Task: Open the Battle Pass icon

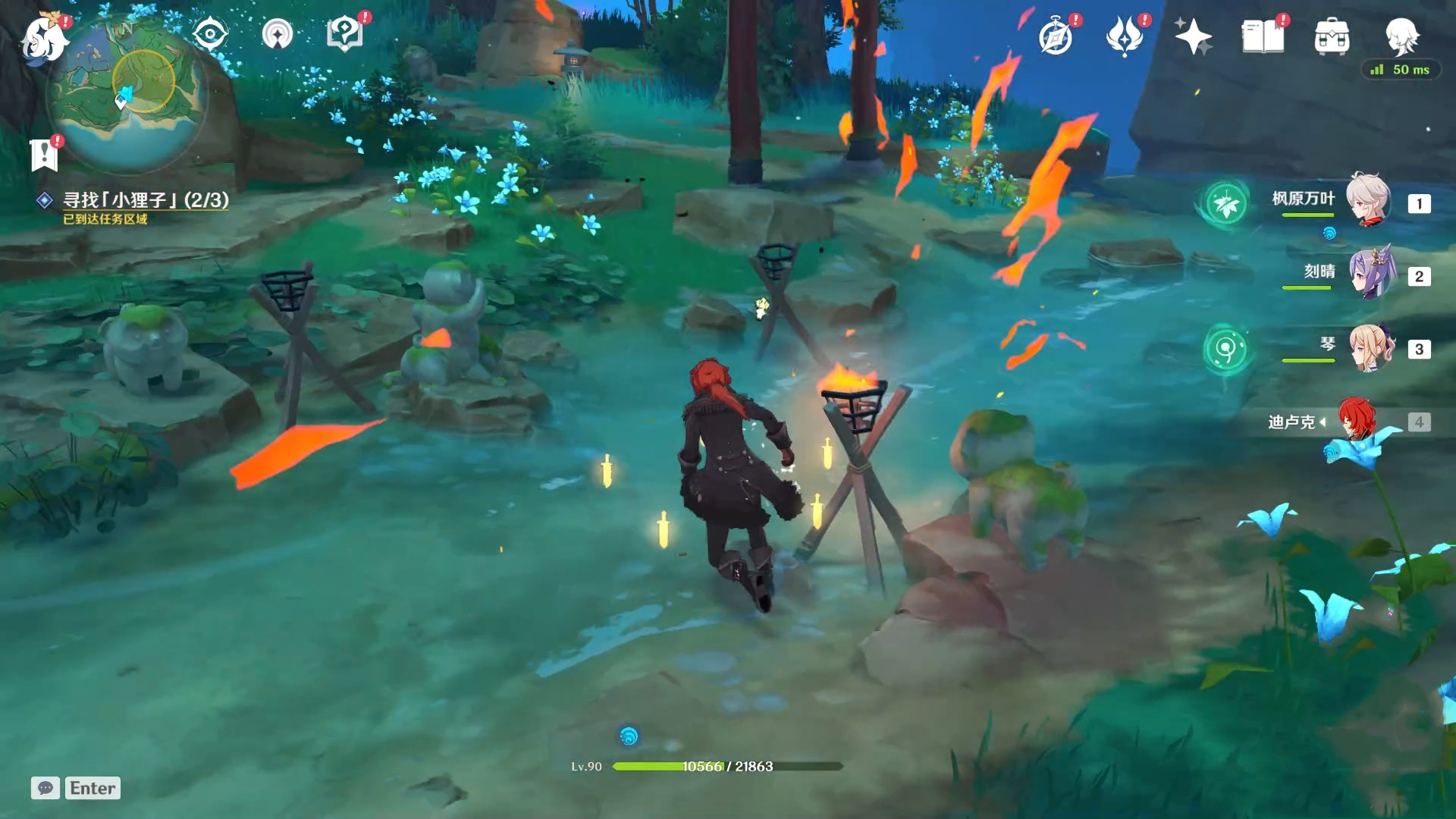Action: point(1124,36)
